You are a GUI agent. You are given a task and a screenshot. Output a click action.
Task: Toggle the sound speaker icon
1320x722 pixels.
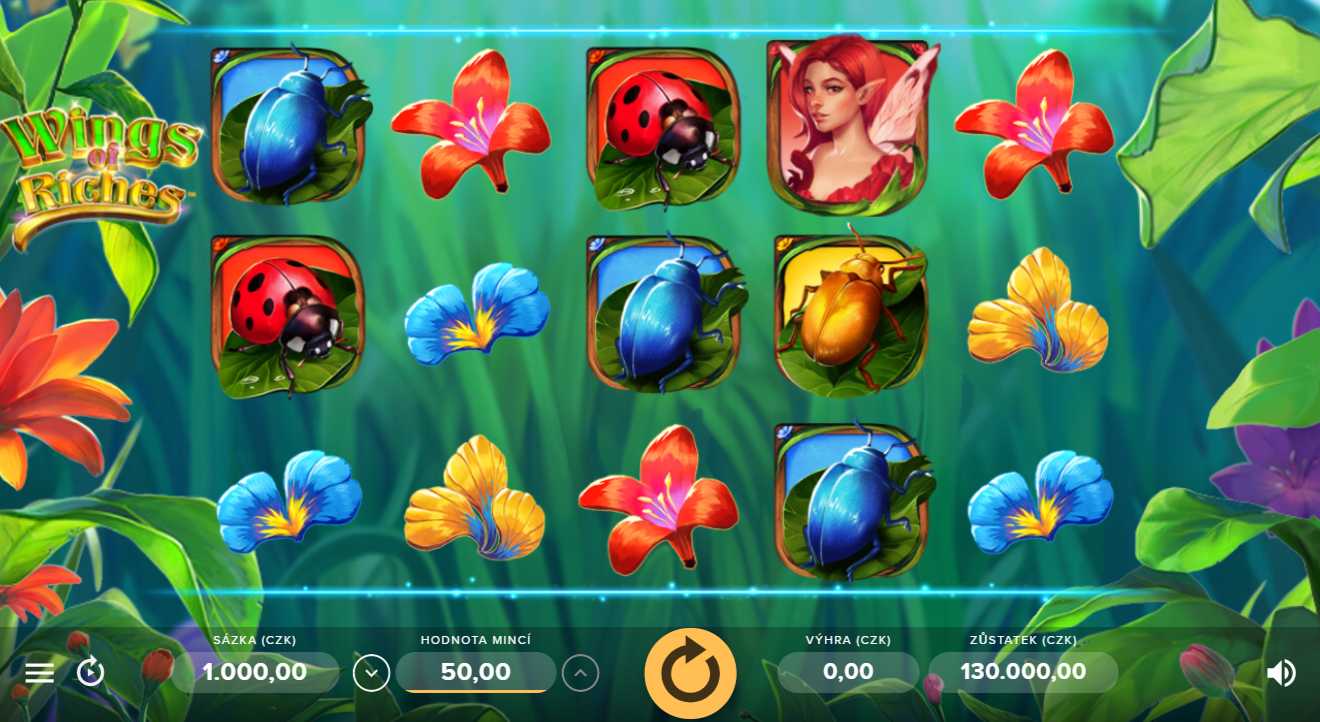1281,672
